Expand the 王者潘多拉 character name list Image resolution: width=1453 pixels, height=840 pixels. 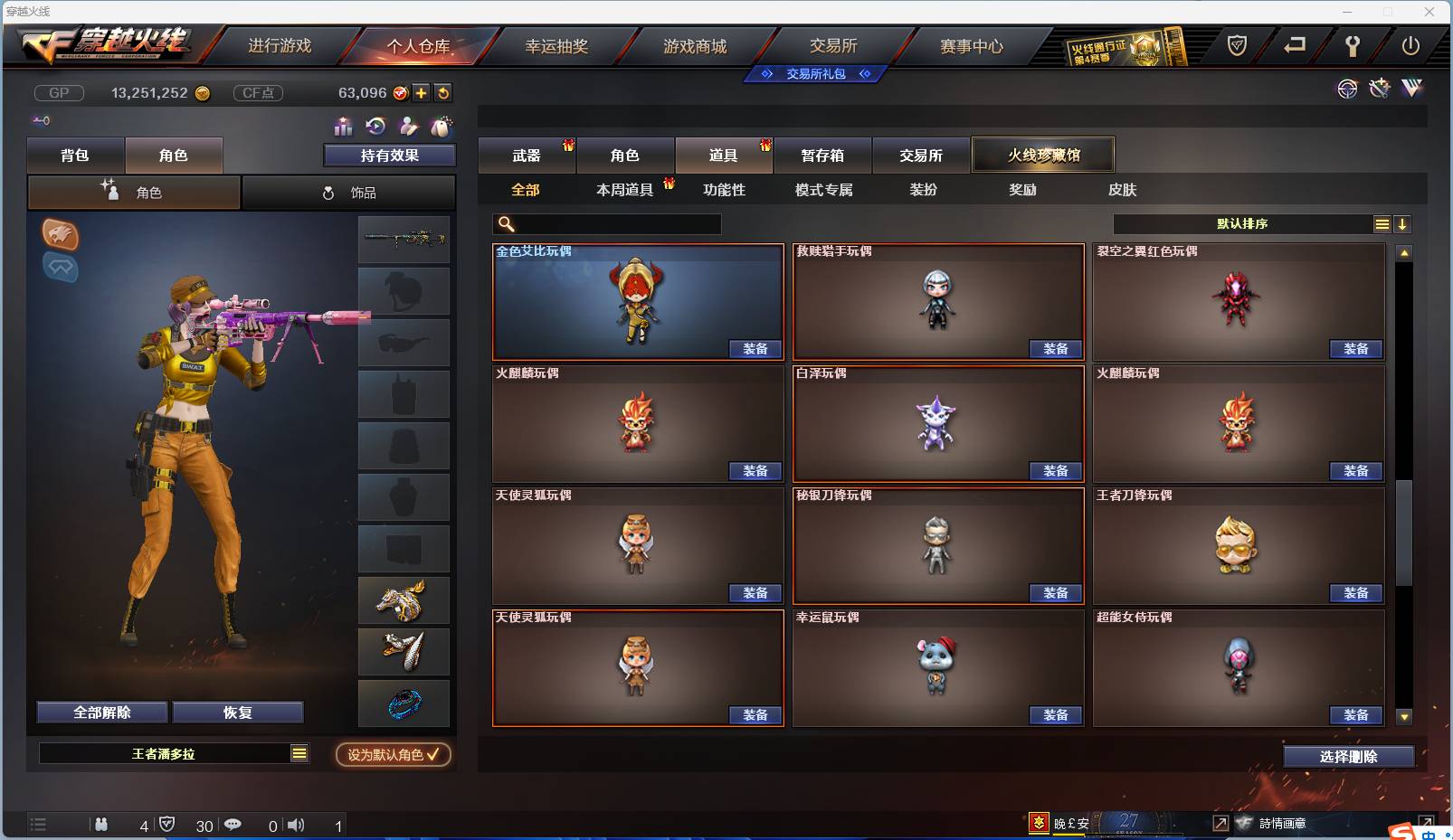pyautogui.click(x=297, y=752)
